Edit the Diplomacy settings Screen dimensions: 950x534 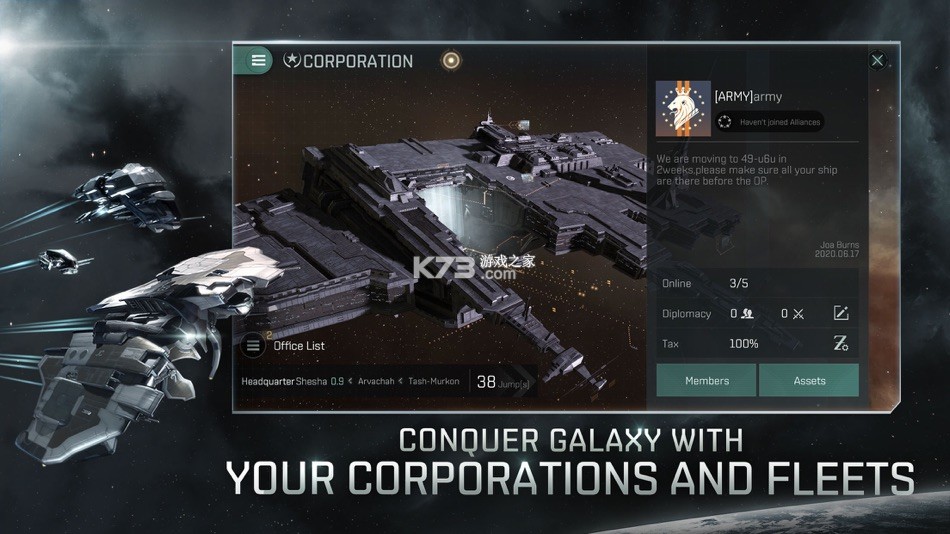tap(841, 314)
